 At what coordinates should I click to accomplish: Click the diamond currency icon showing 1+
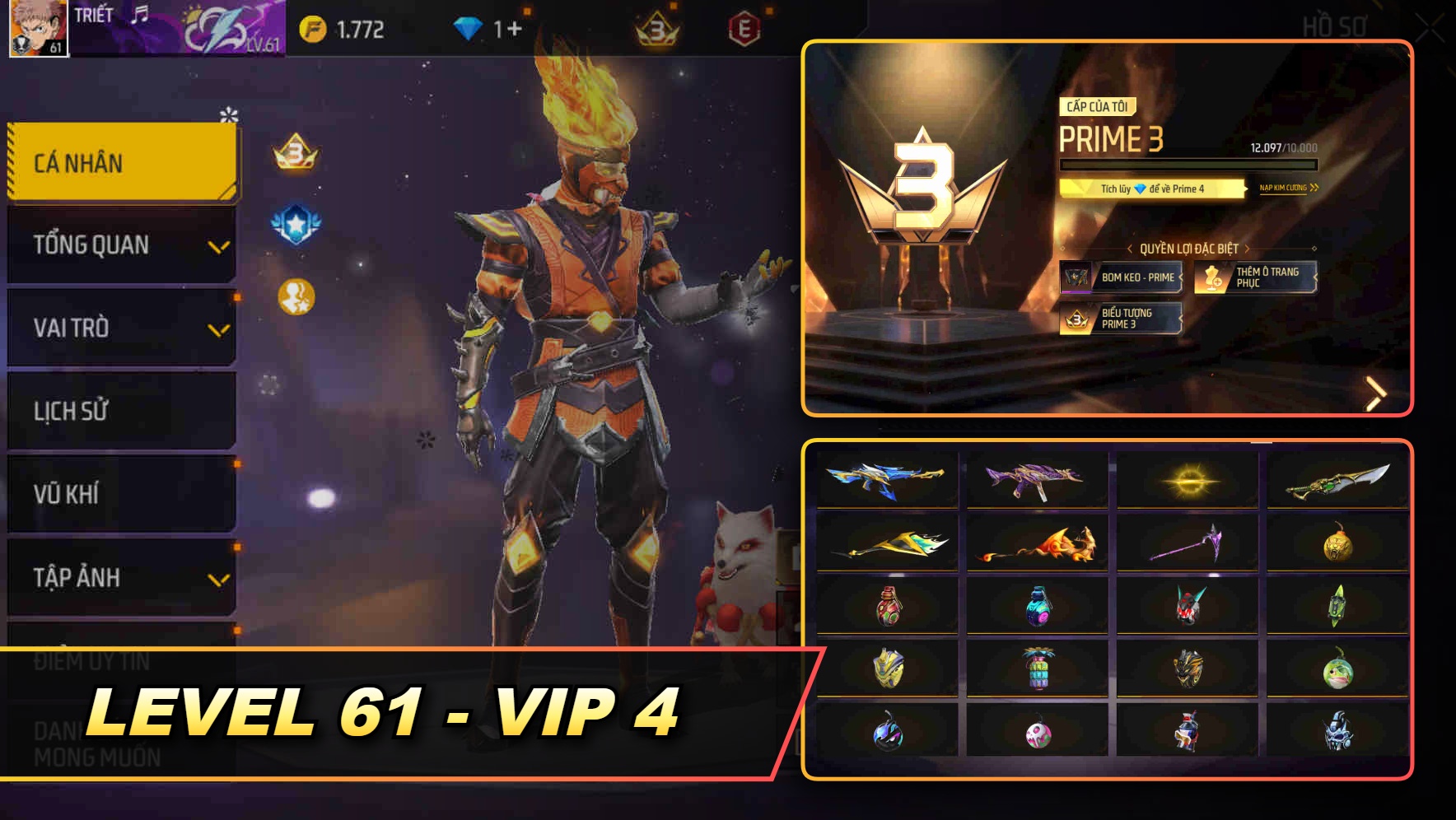click(x=468, y=26)
